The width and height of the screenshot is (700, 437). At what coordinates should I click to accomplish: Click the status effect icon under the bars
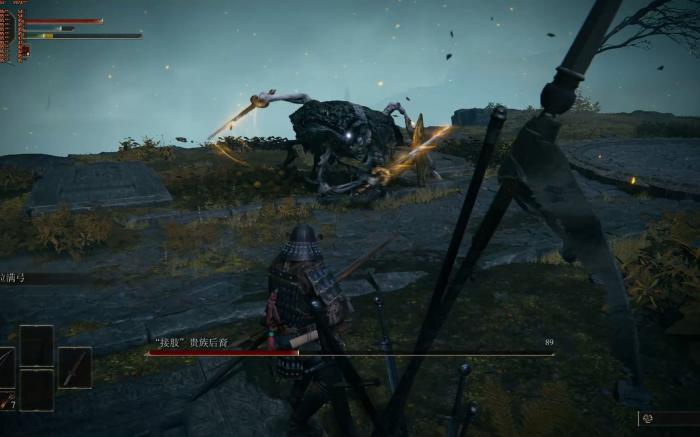24,51
